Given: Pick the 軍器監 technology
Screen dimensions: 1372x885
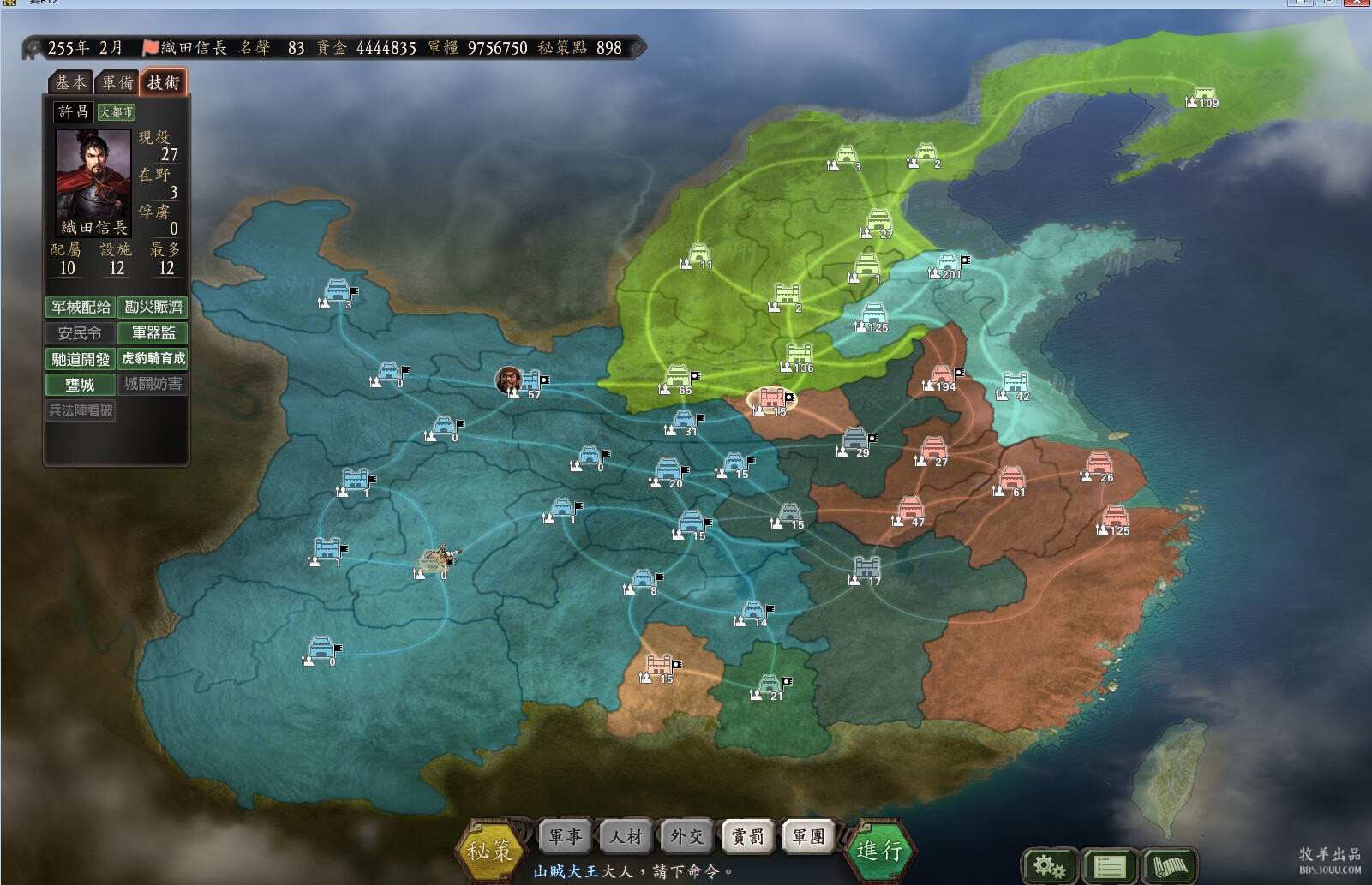Looking at the screenshot, I should pos(153,332).
